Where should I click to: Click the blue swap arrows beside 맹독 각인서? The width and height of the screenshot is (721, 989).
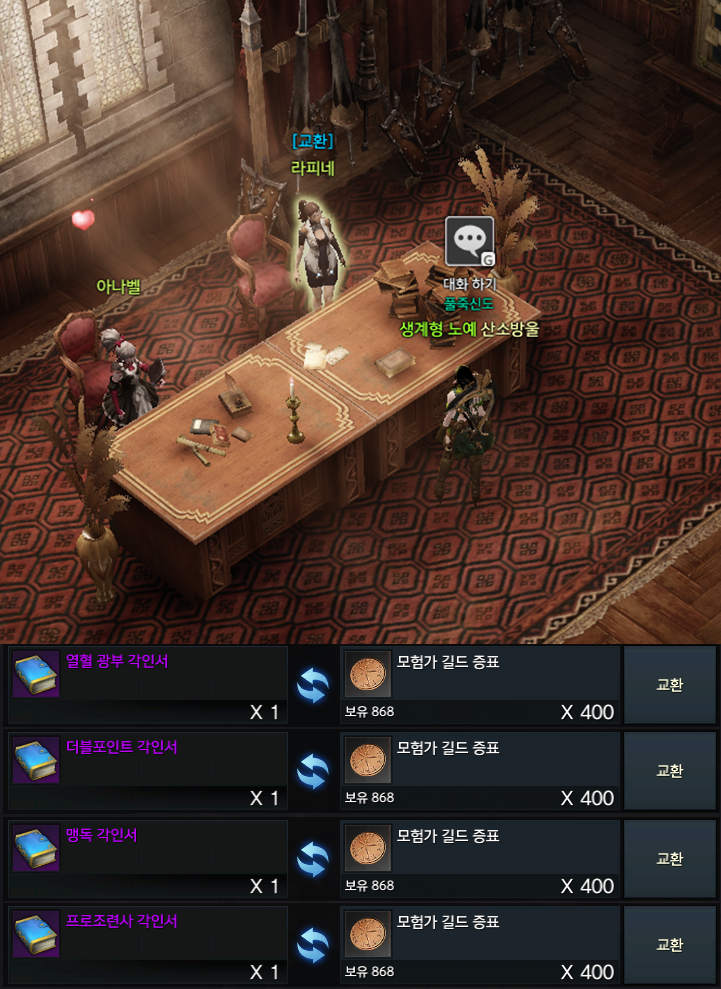[x=314, y=858]
